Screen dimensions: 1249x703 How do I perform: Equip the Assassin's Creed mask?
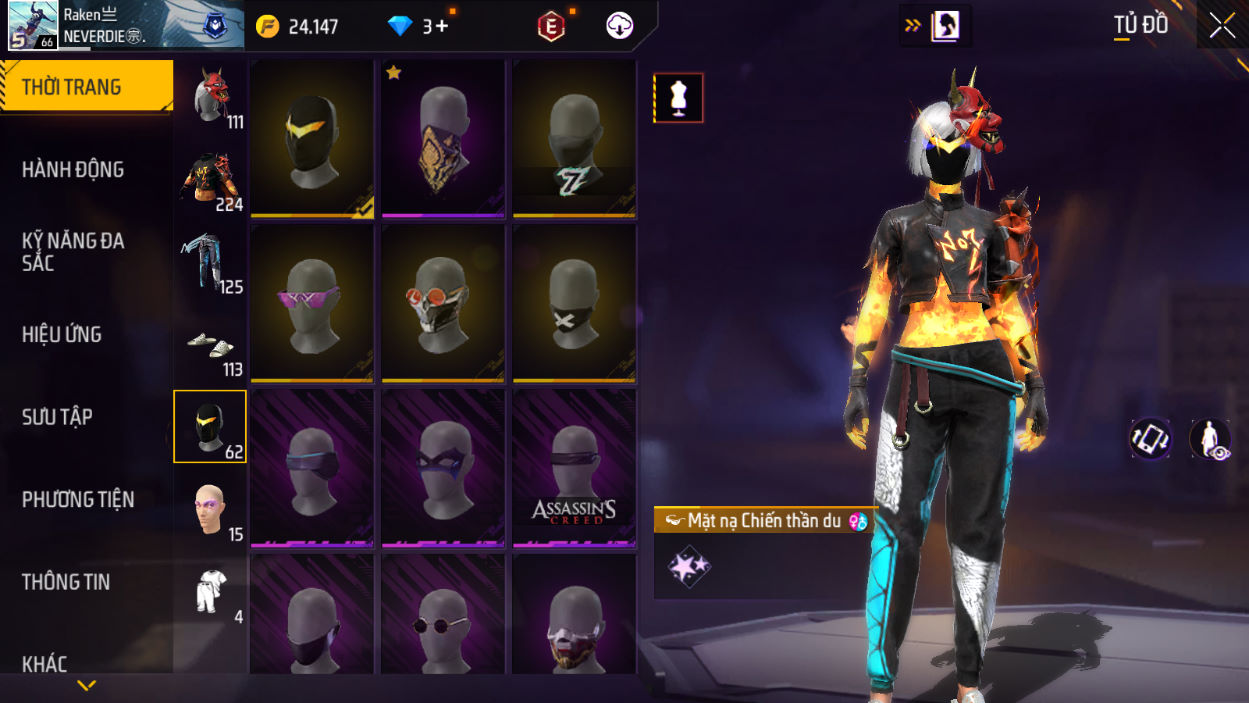(574, 469)
